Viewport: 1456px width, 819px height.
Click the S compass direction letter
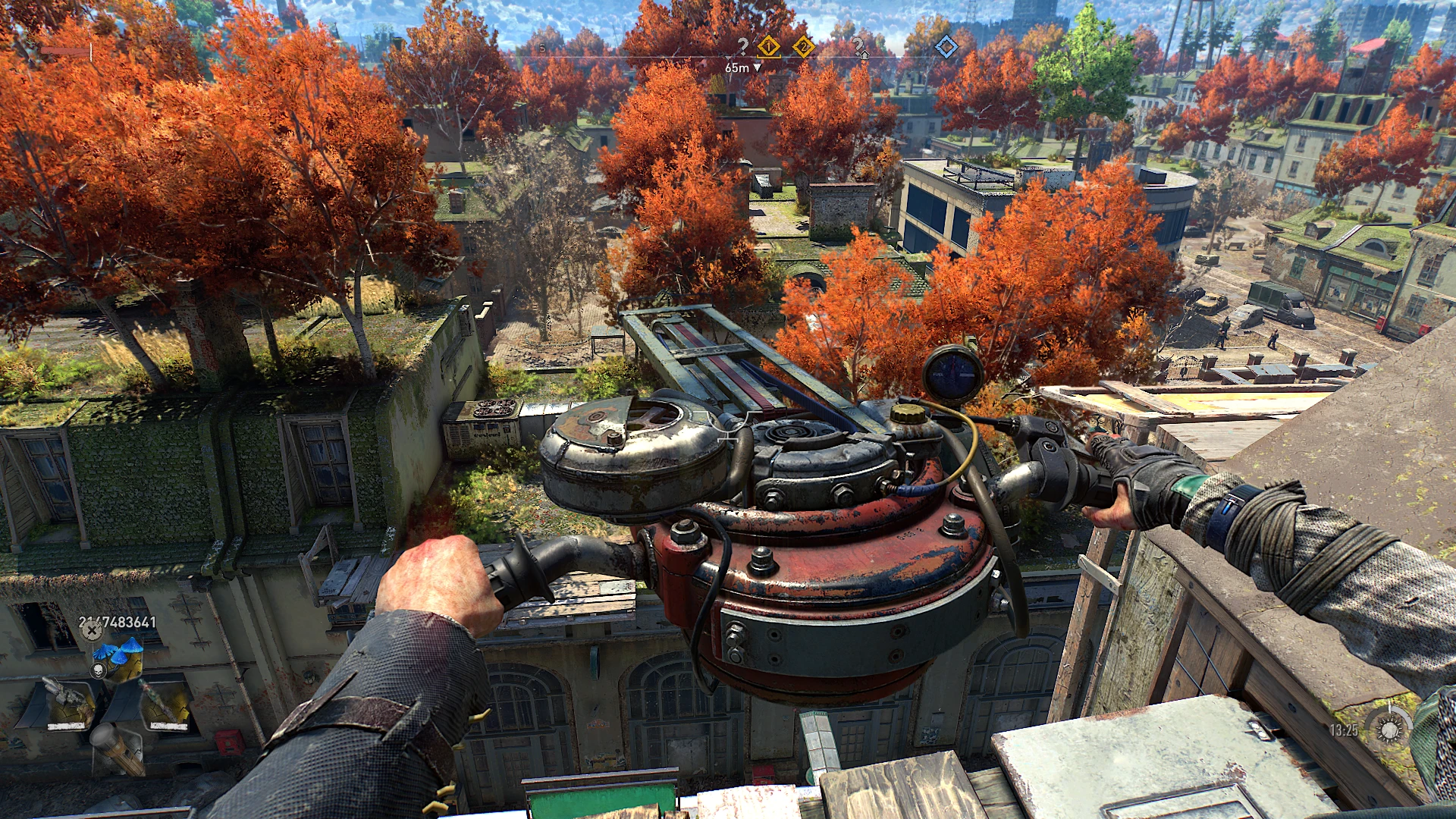tap(541, 47)
